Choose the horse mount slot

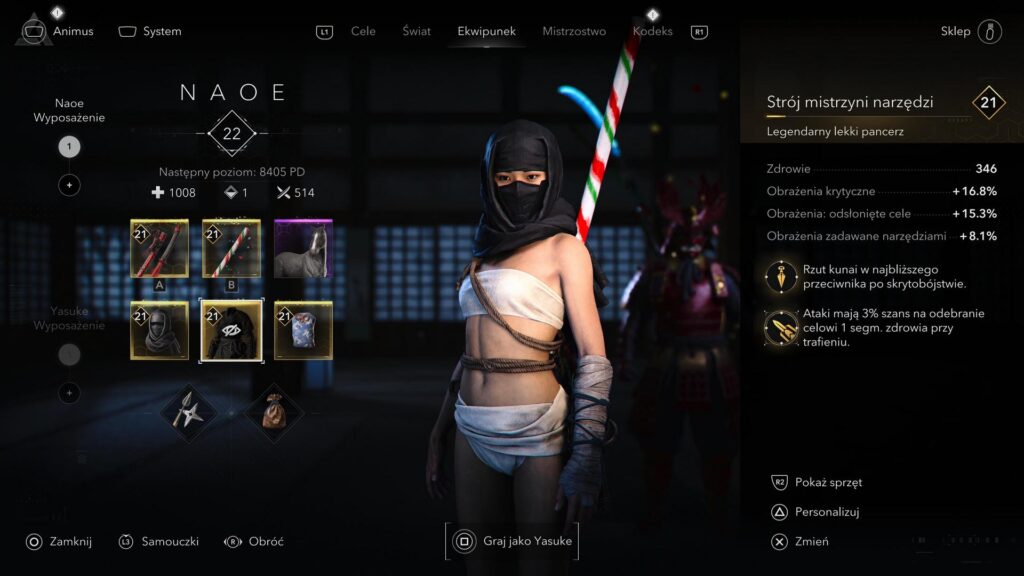[303, 248]
